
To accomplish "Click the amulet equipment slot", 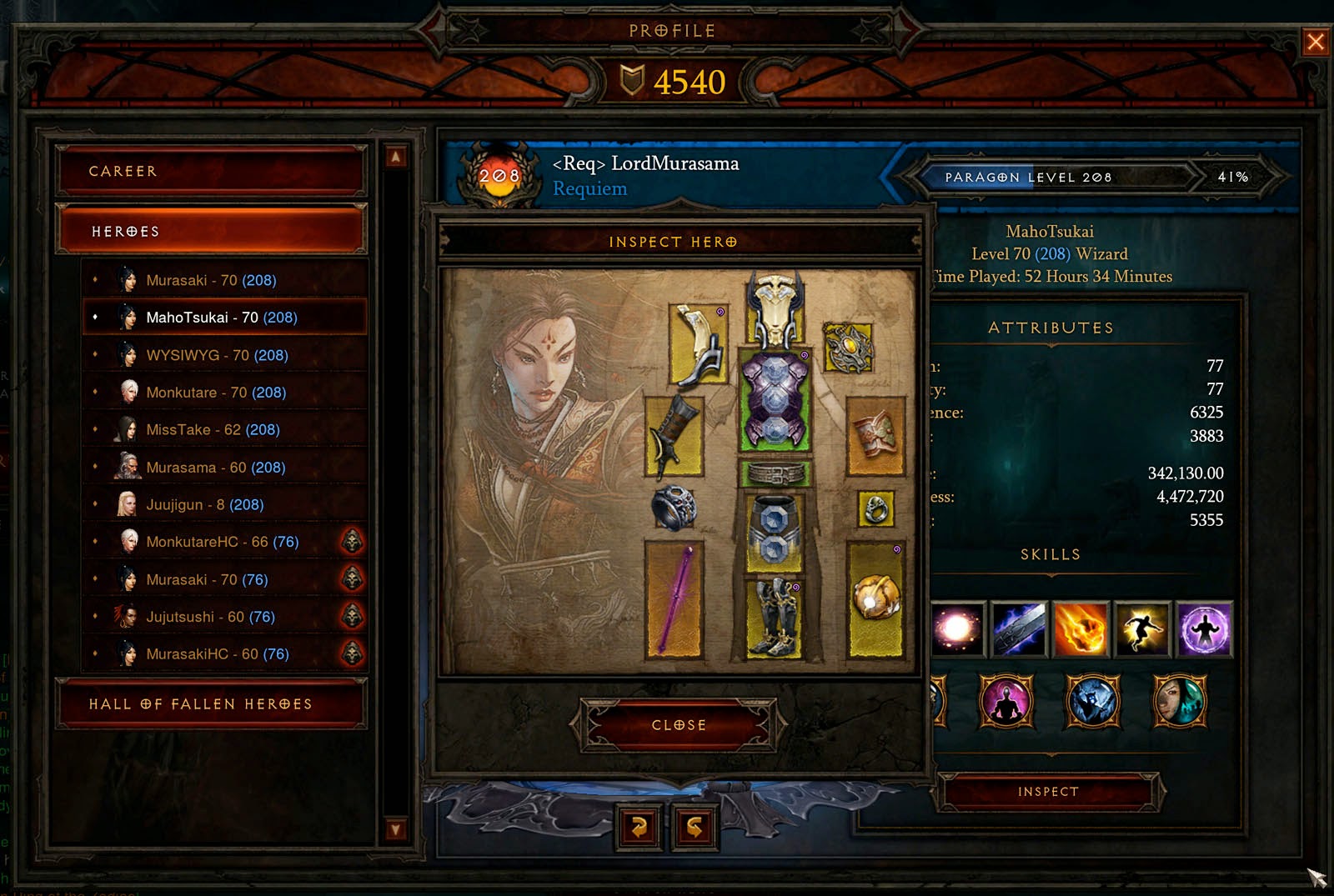I will click(x=849, y=348).
